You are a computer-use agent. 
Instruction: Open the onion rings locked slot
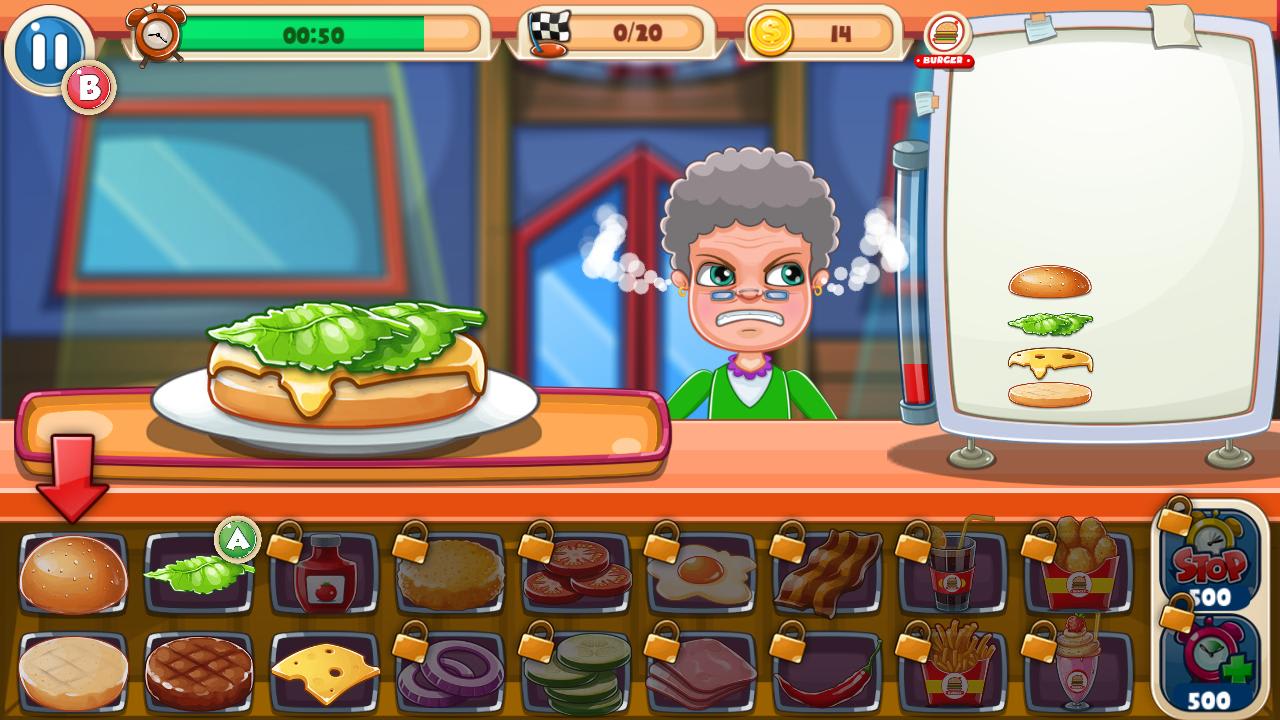450,670
